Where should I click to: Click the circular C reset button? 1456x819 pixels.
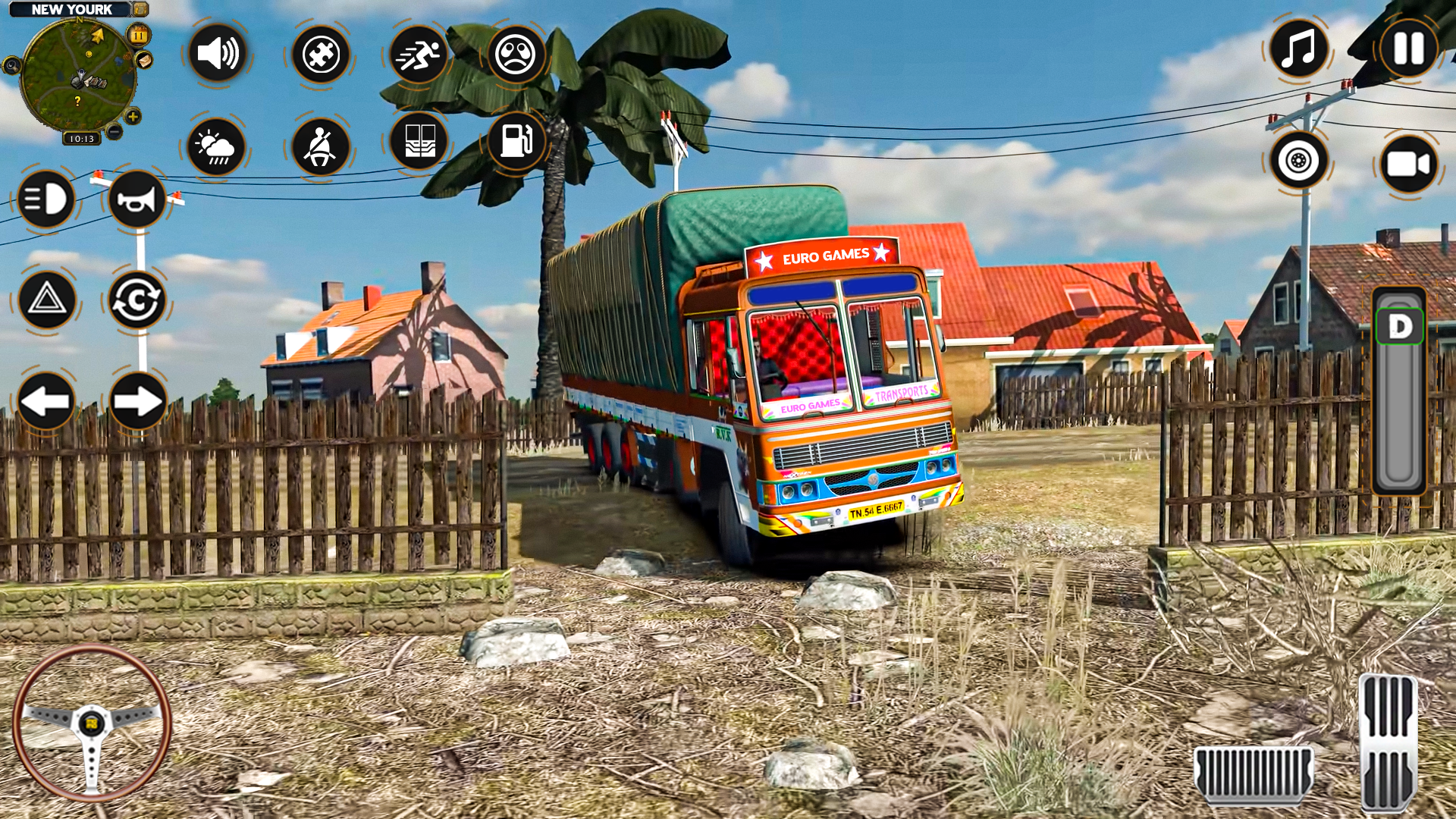pos(137,300)
